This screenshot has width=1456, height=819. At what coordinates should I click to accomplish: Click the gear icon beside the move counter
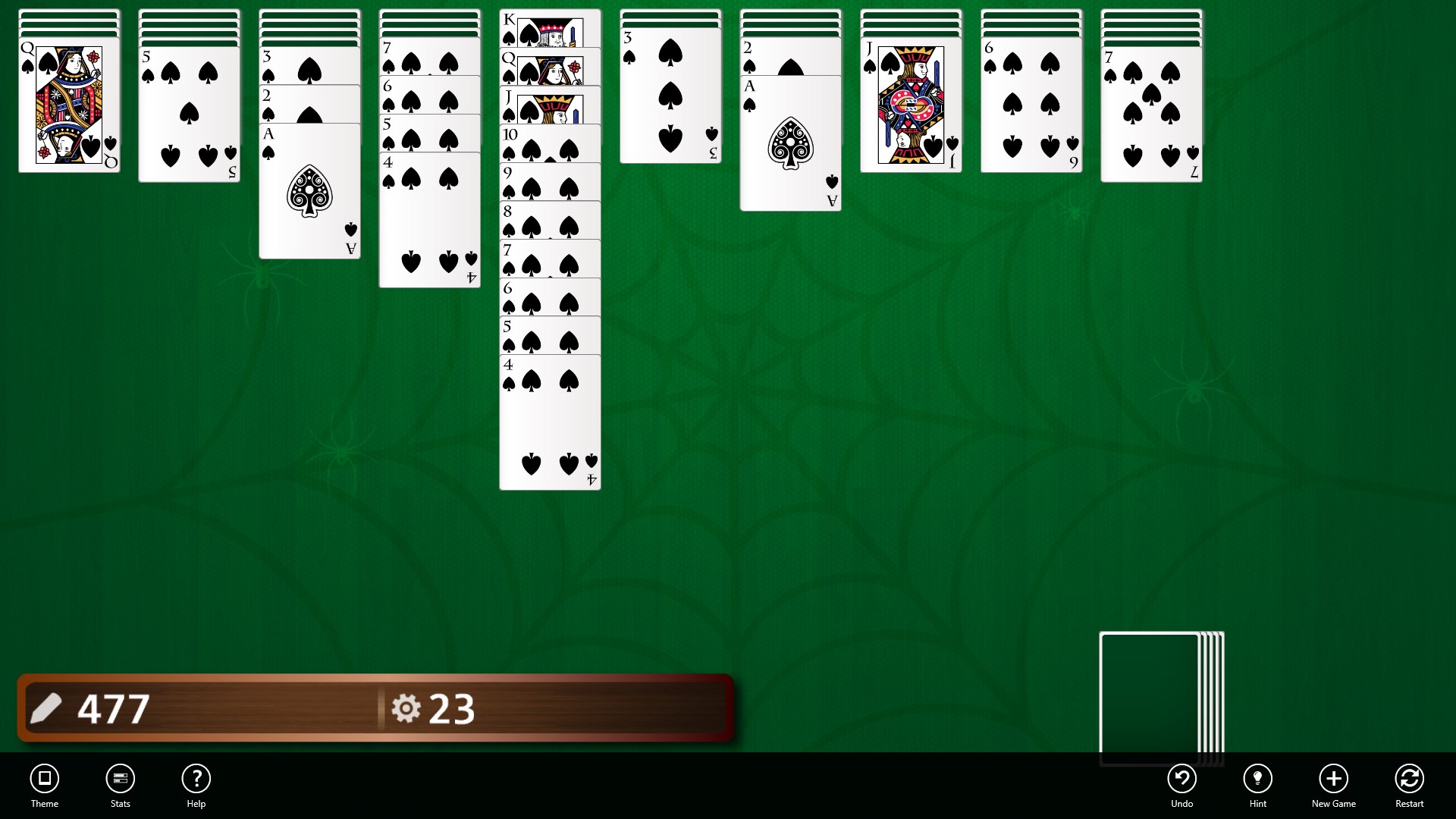pyautogui.click(x=406, y=708)
